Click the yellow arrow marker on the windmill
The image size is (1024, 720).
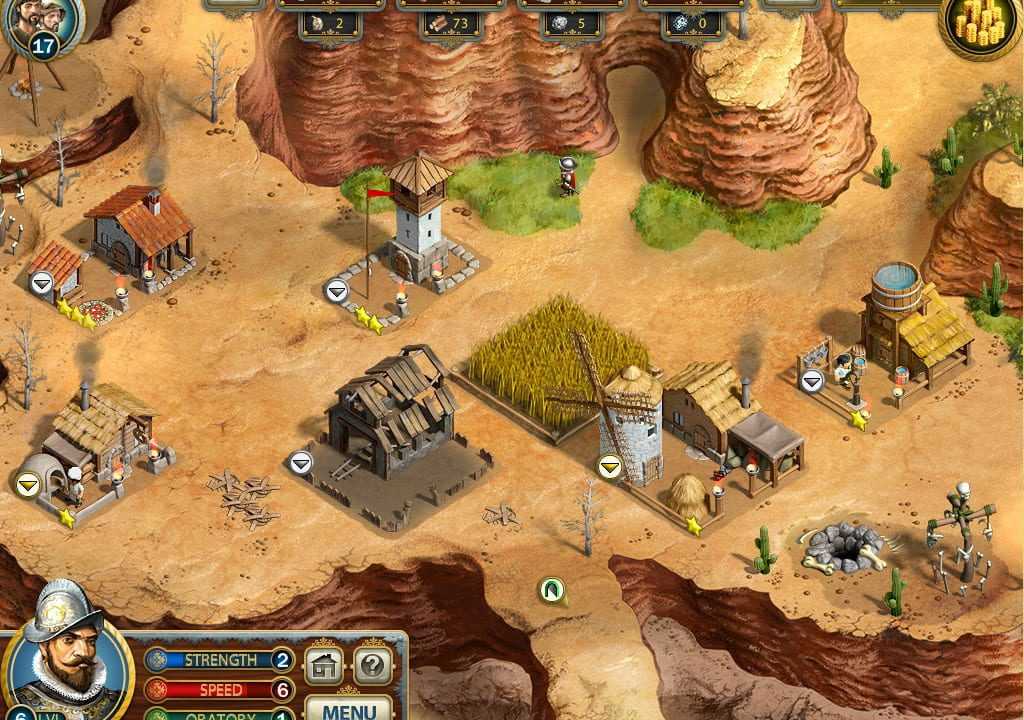[610, 465]
